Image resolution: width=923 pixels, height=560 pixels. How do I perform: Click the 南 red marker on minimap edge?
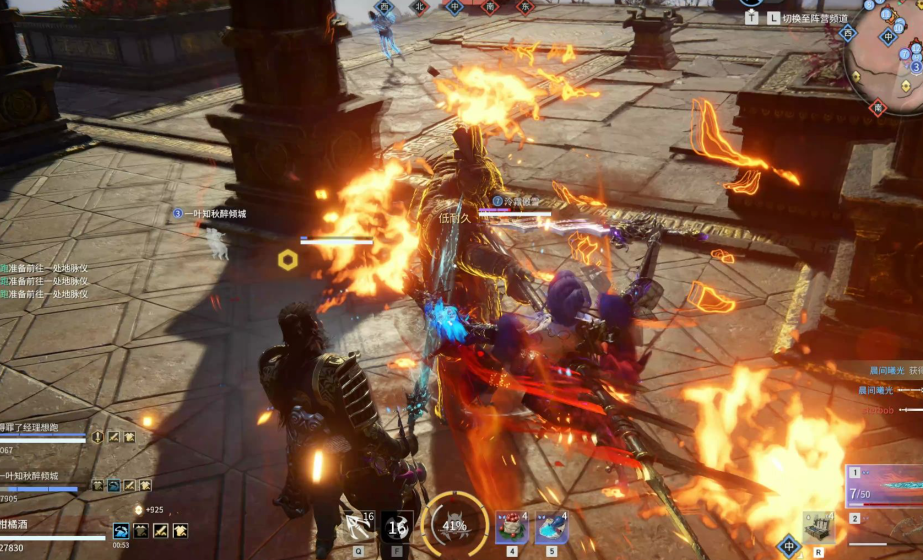click(877, 109)
